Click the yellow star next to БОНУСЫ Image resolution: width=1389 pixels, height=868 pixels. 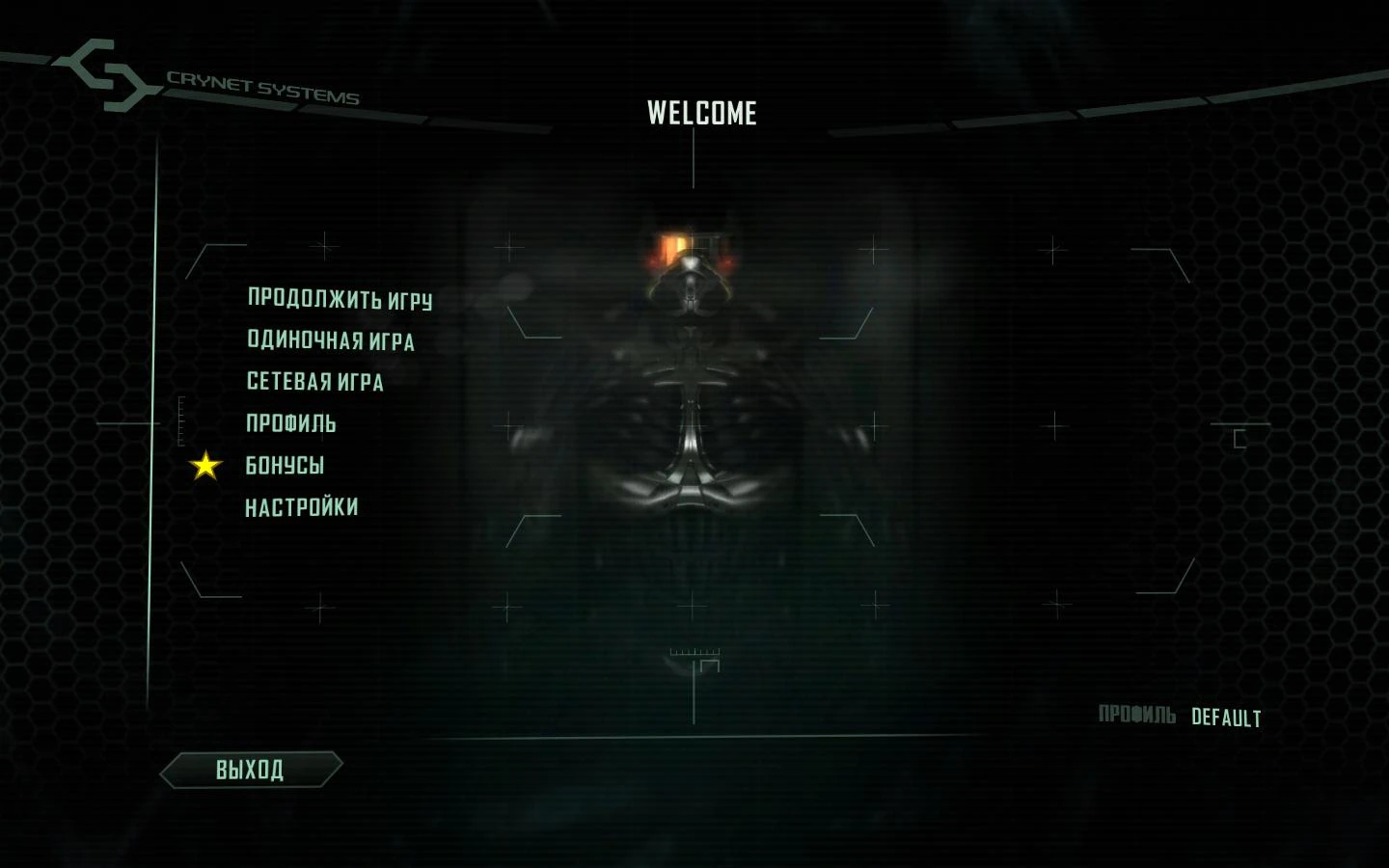[x=204, y=467]
